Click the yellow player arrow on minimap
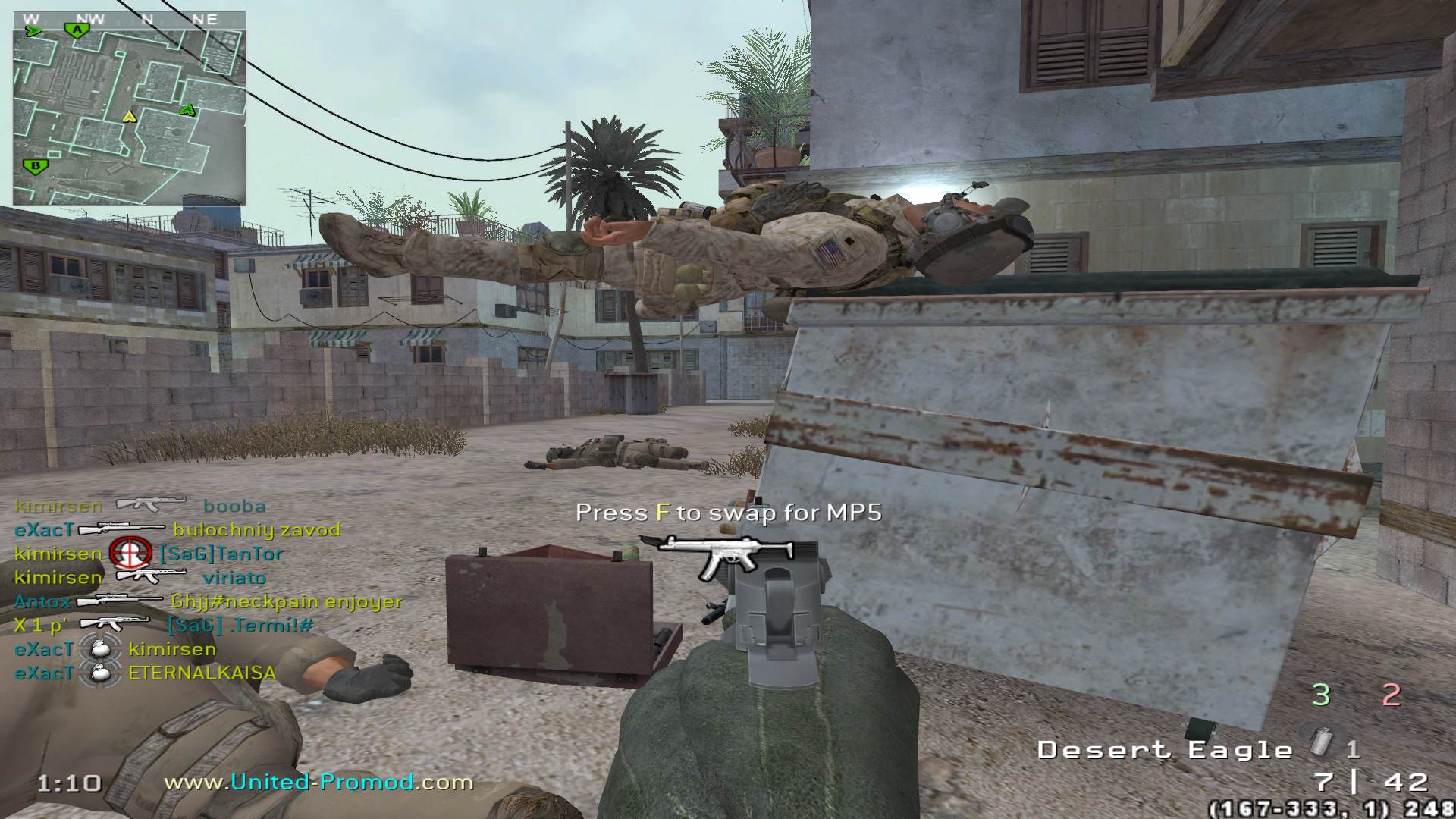This screenshot has height=819, width=1456. point(129,117)
